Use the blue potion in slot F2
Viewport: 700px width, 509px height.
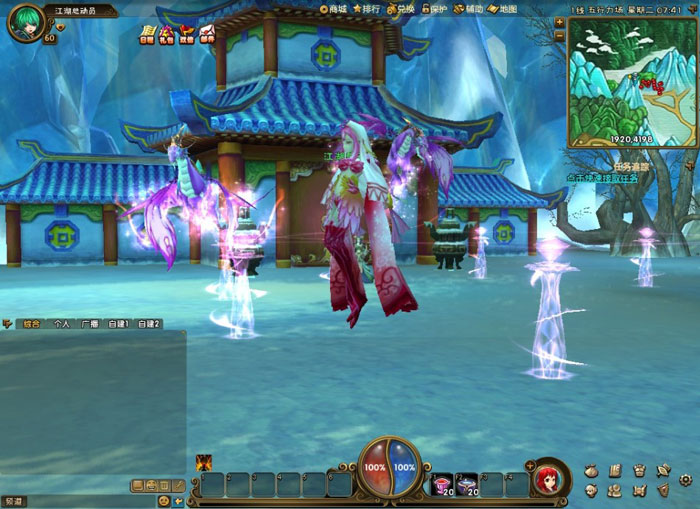click(x=467, y=485)
